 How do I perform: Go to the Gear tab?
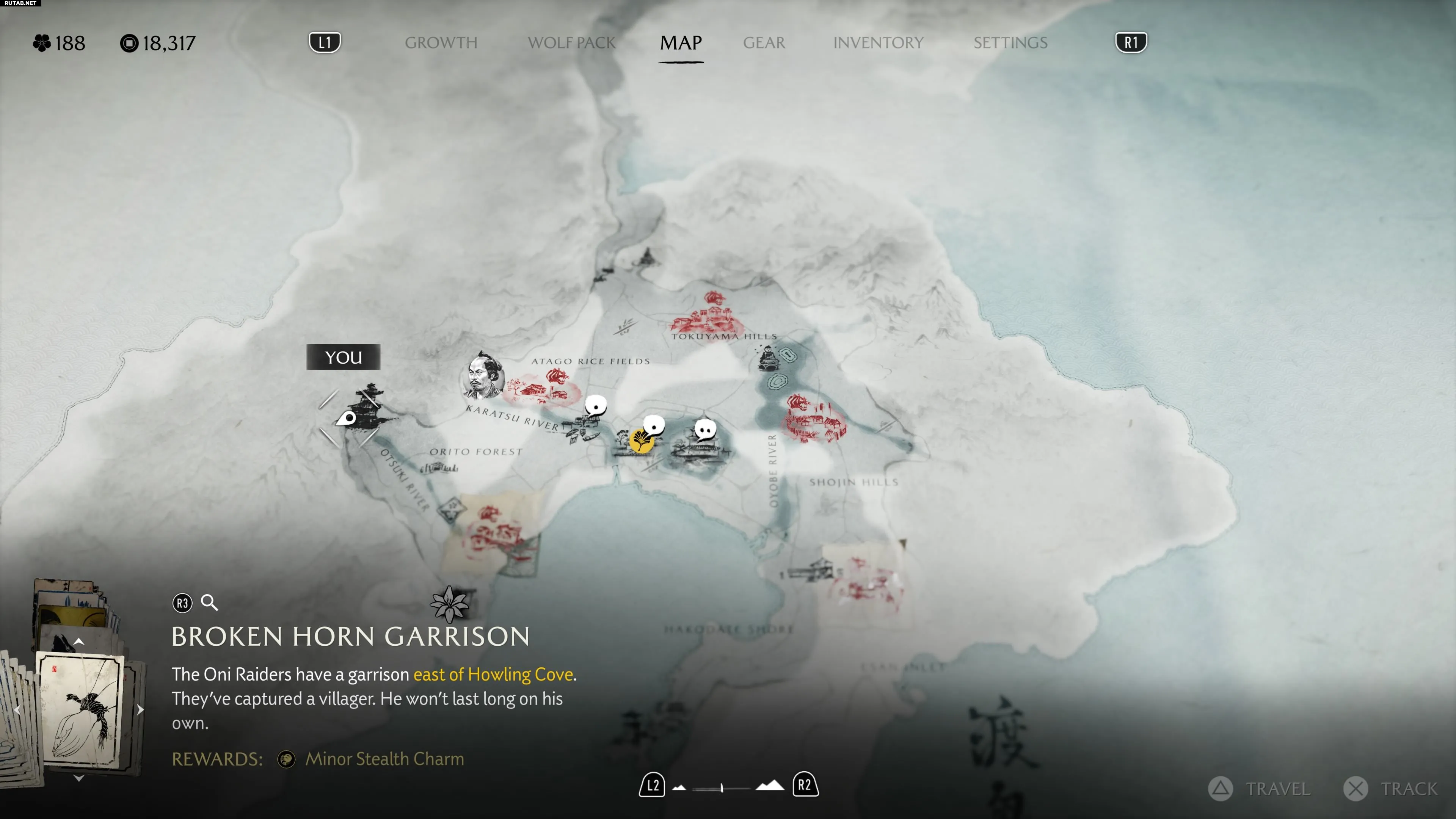(764, 42)
